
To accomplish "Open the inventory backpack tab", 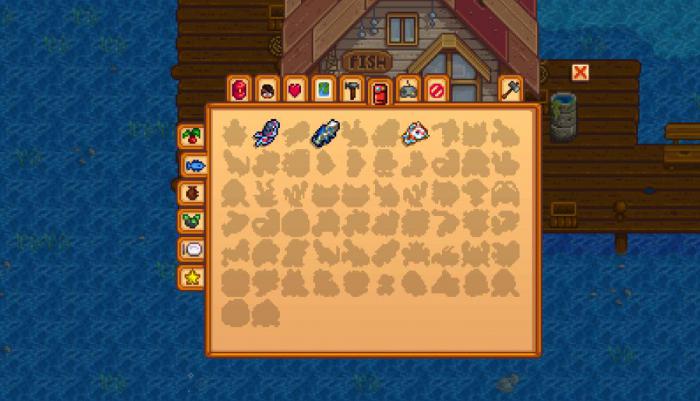I will [239, 90].
